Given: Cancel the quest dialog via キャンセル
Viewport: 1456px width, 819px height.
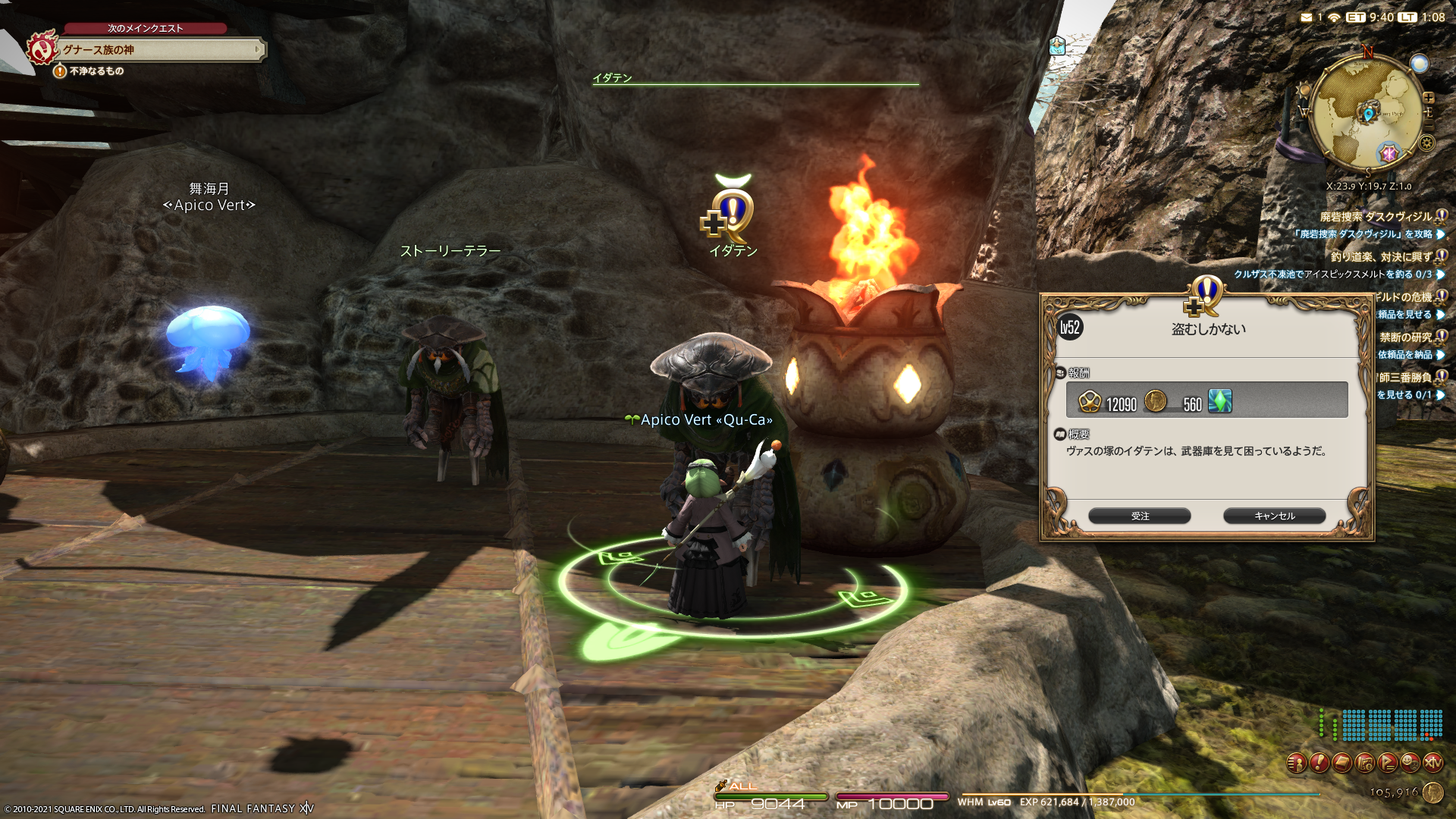Looking at the screenshot, I should coord(1274,516).
